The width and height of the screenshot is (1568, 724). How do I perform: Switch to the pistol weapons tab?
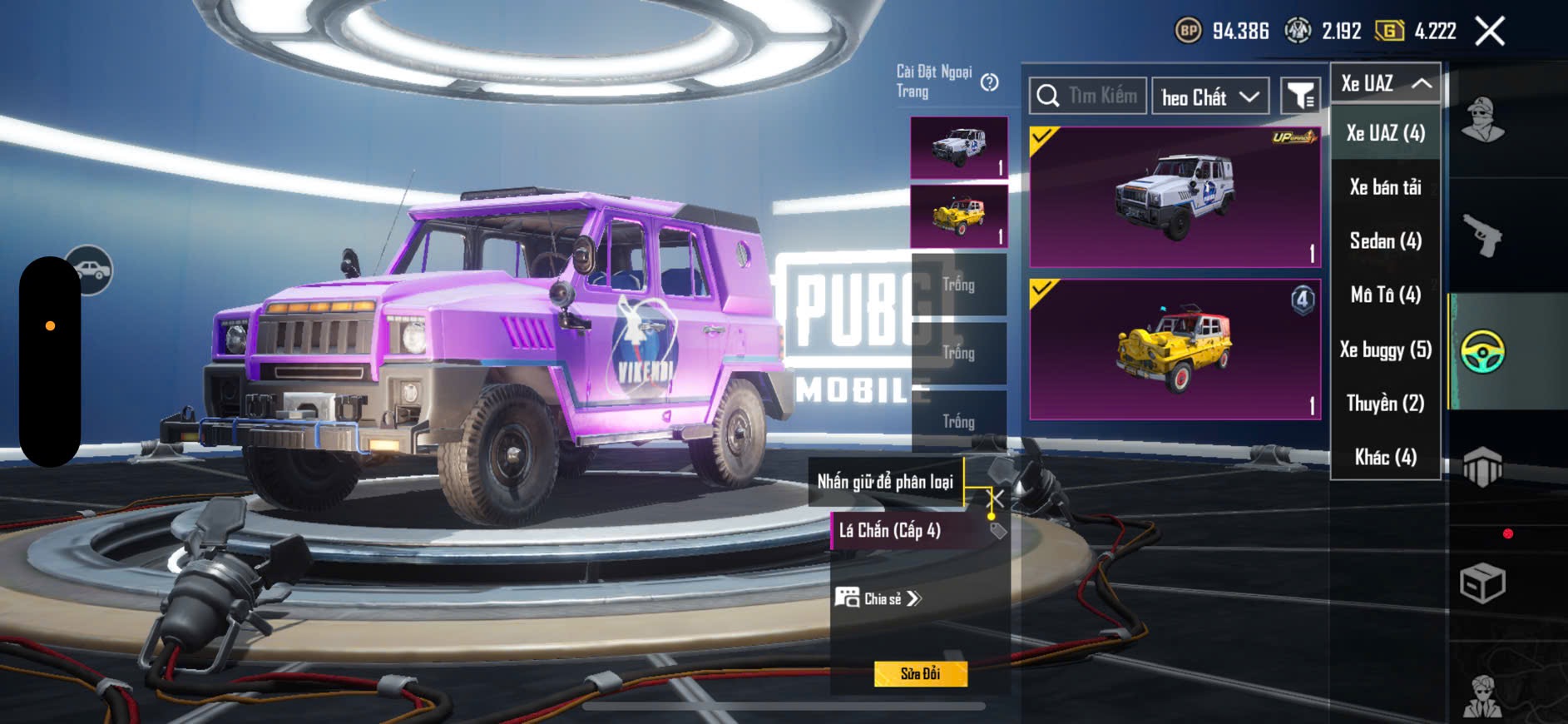coord(1482,236)
